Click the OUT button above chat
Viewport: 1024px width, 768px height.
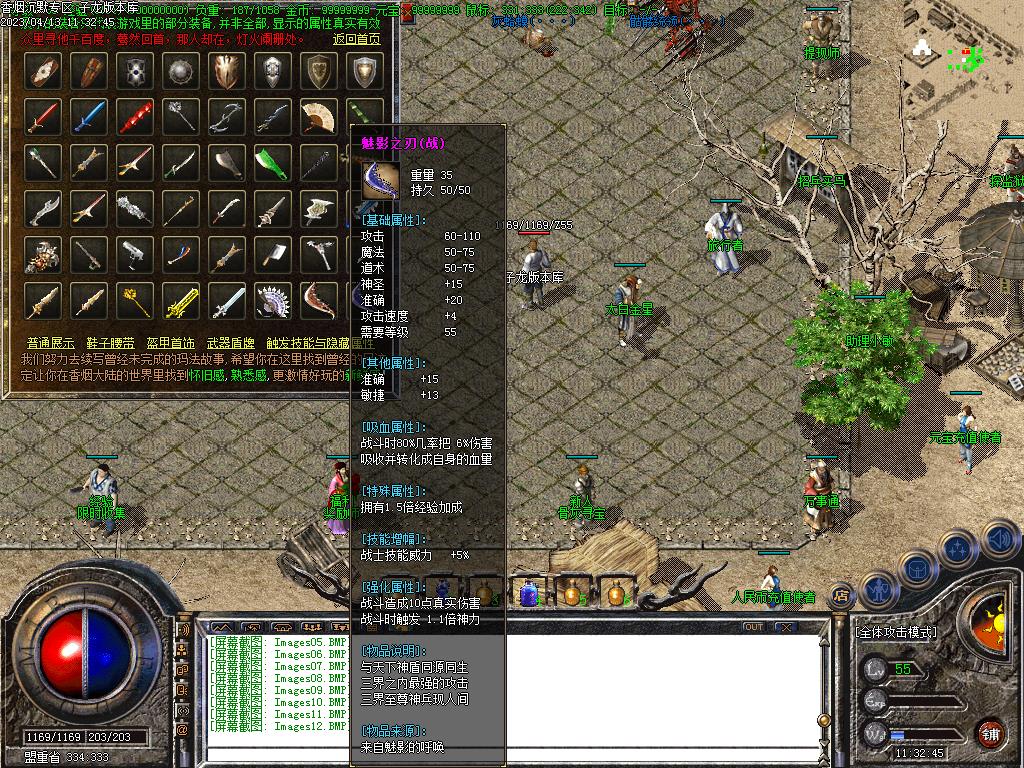pos(754,627)
